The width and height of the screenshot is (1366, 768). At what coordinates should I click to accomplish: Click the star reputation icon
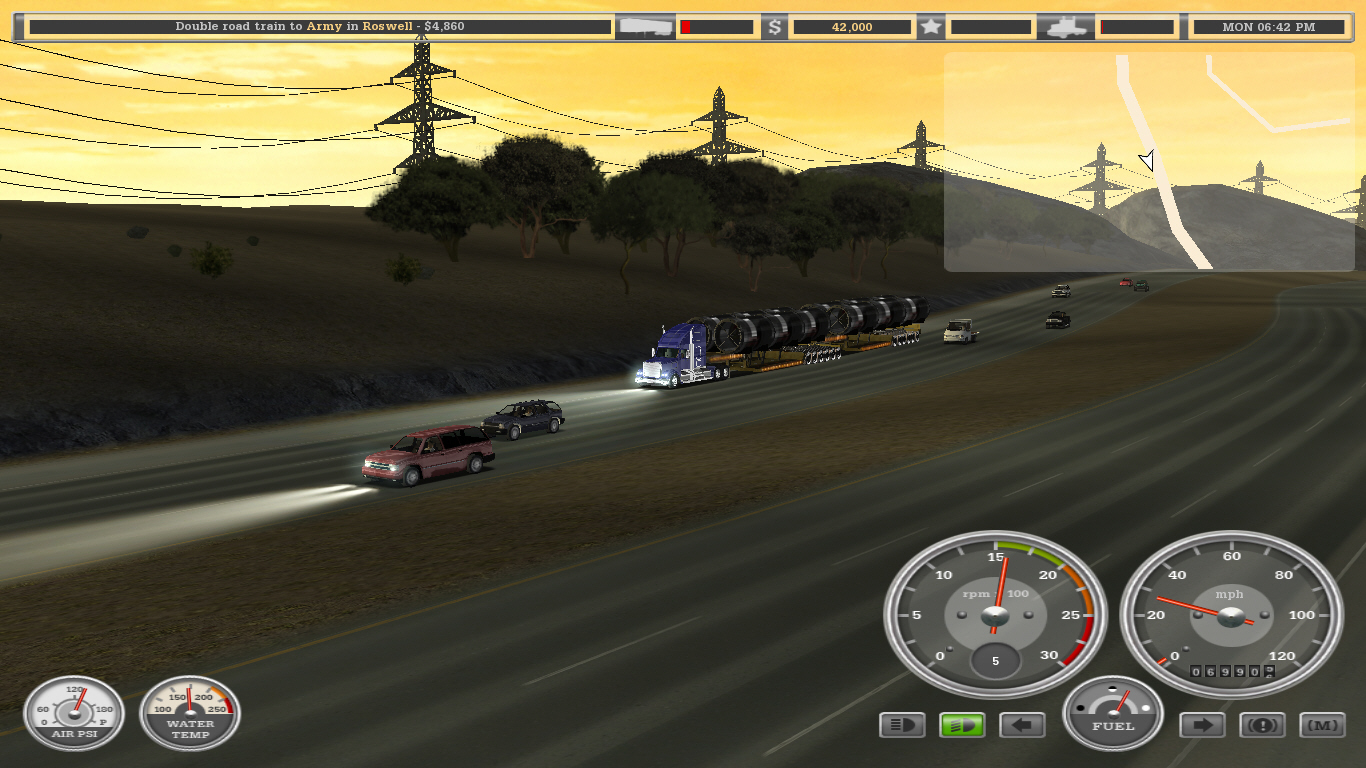click(x=931, y=27)
